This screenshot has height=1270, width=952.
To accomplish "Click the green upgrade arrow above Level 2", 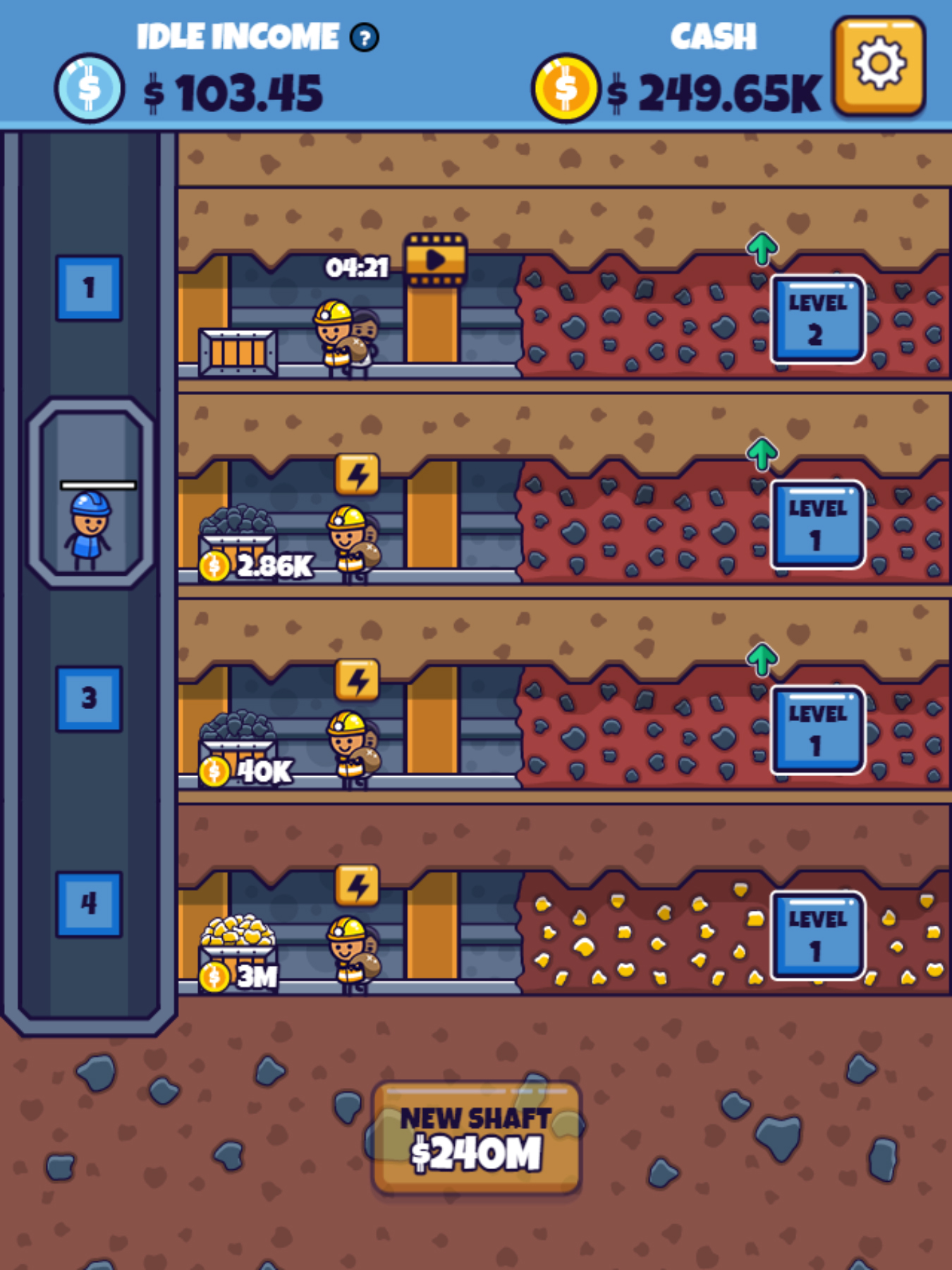I will click(x=762, y=248).
